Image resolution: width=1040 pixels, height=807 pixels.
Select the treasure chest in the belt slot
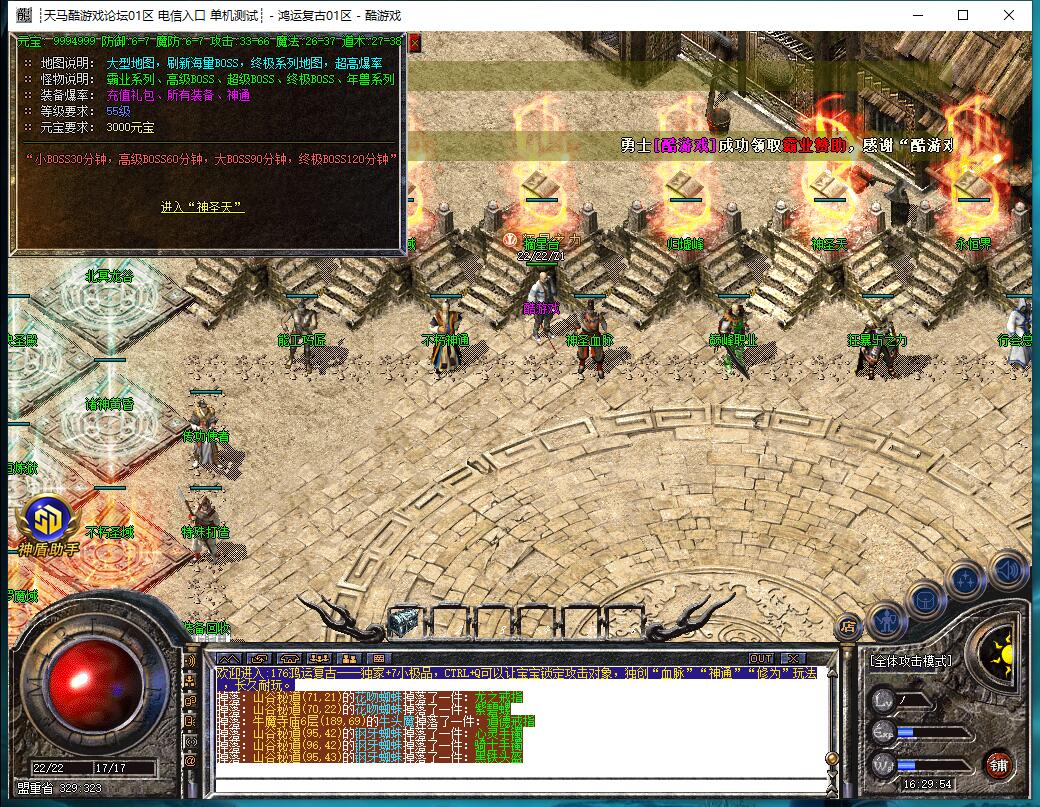(x=403, y=619)
